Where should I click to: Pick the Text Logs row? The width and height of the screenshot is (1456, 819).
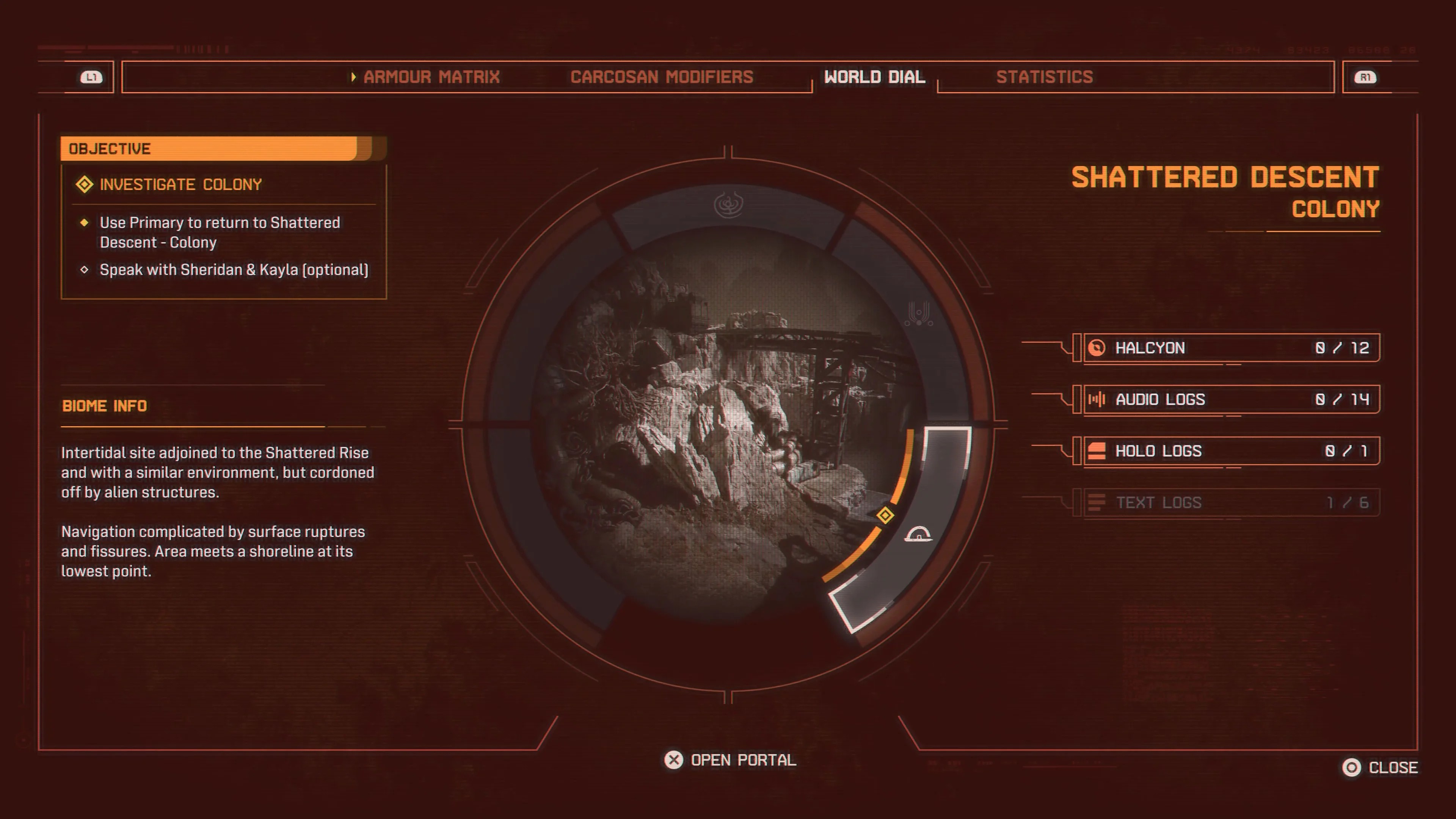point(1231,502)
